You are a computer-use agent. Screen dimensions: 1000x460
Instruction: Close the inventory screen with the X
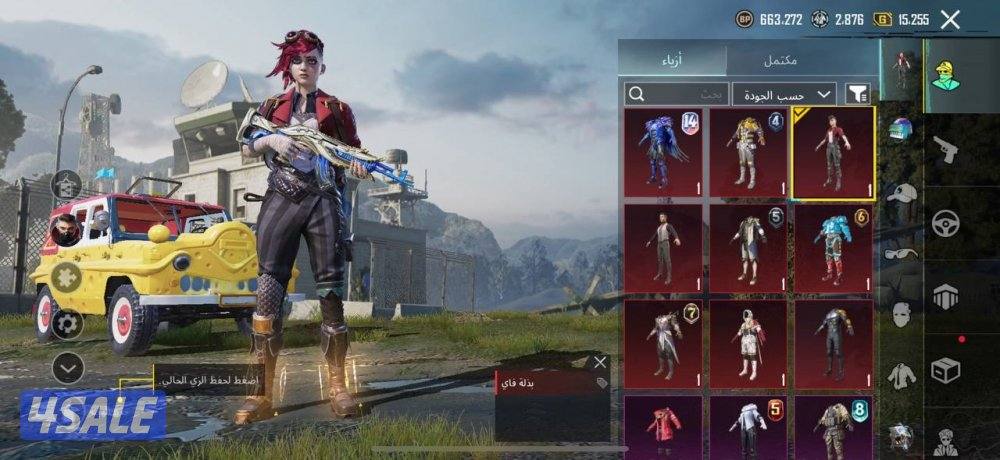pos(950,18)
